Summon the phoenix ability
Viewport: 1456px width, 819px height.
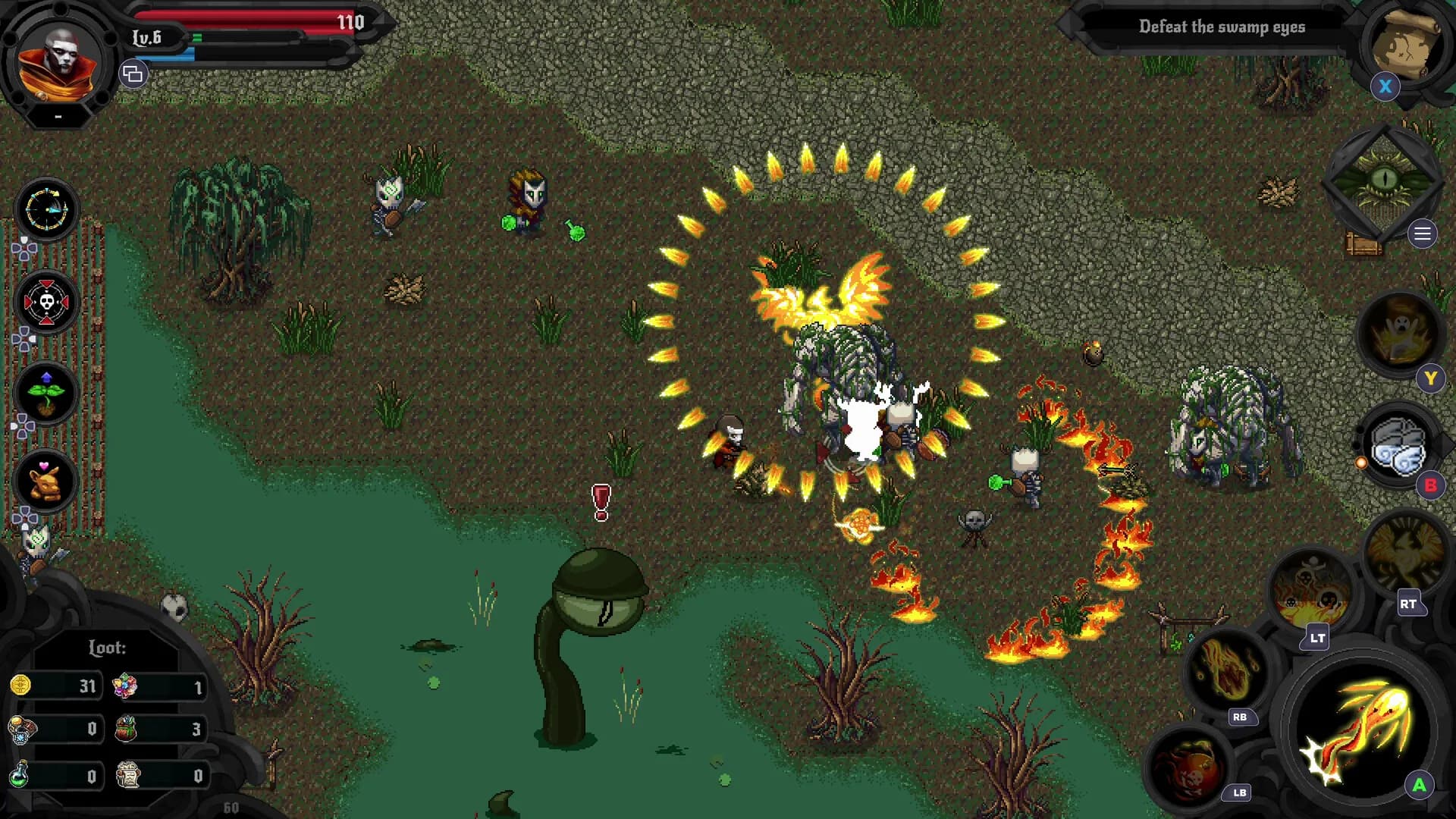click(1405, 554)
